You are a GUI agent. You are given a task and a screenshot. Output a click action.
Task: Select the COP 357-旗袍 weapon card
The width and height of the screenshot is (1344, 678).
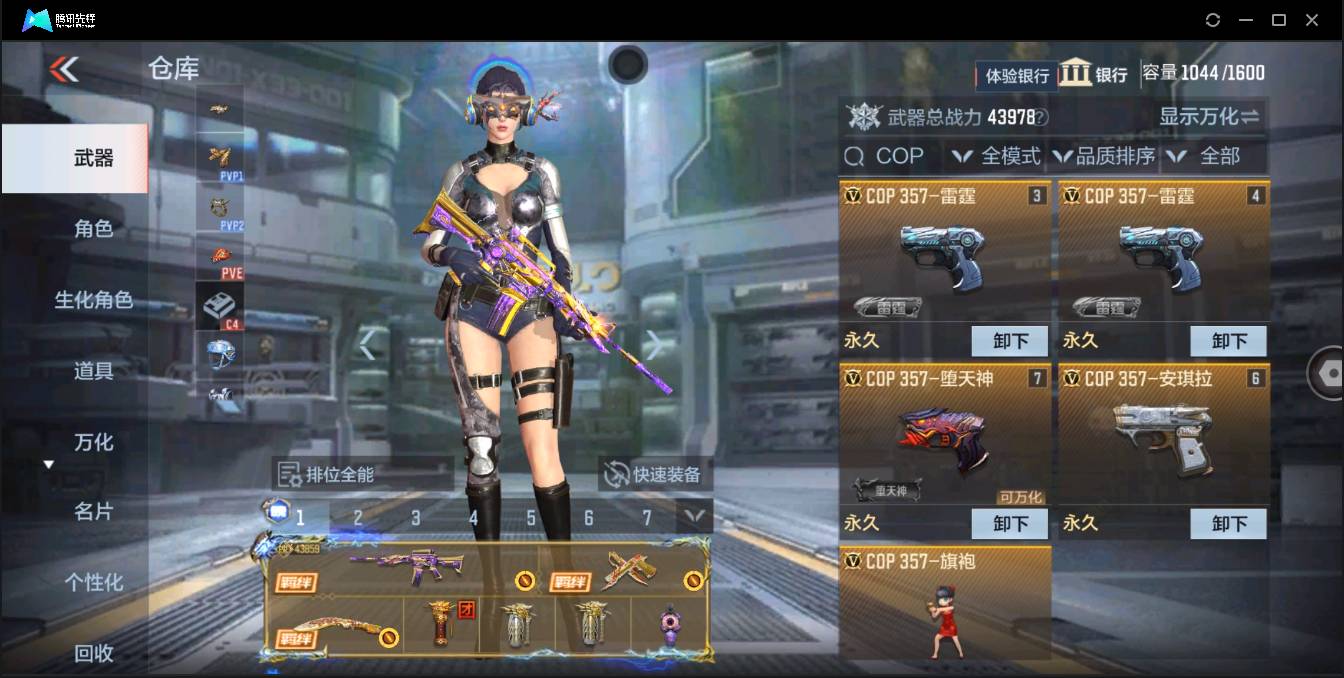(945, 603)
